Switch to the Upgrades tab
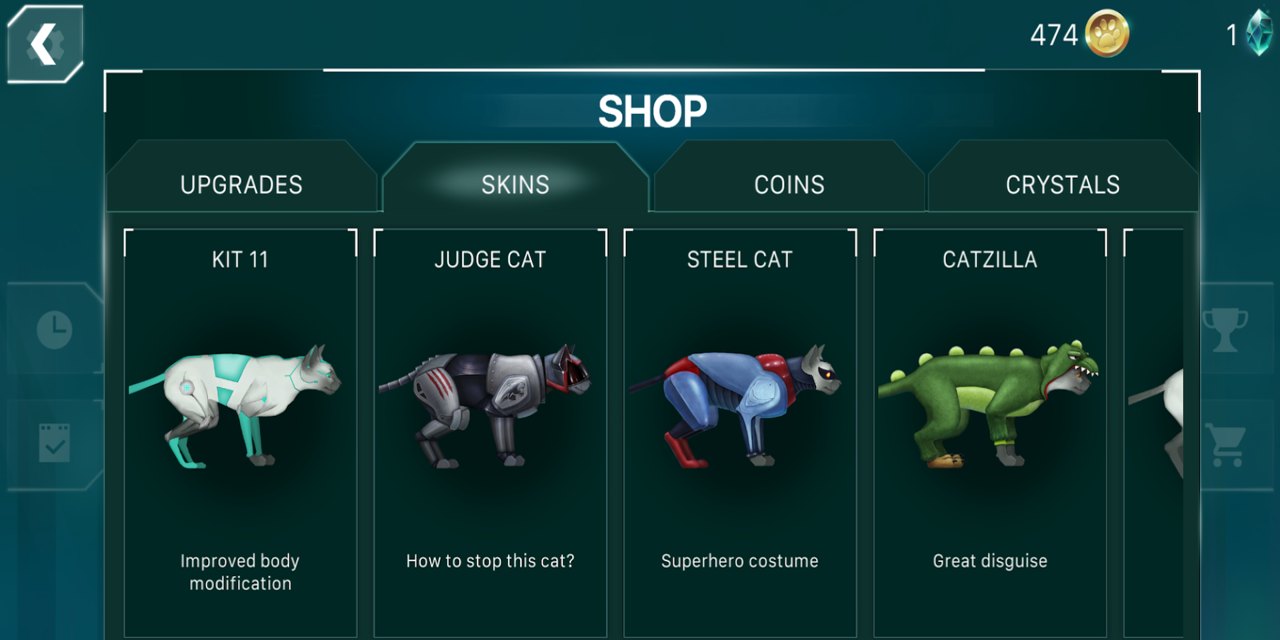1280x640 pixels. point(241,184)
